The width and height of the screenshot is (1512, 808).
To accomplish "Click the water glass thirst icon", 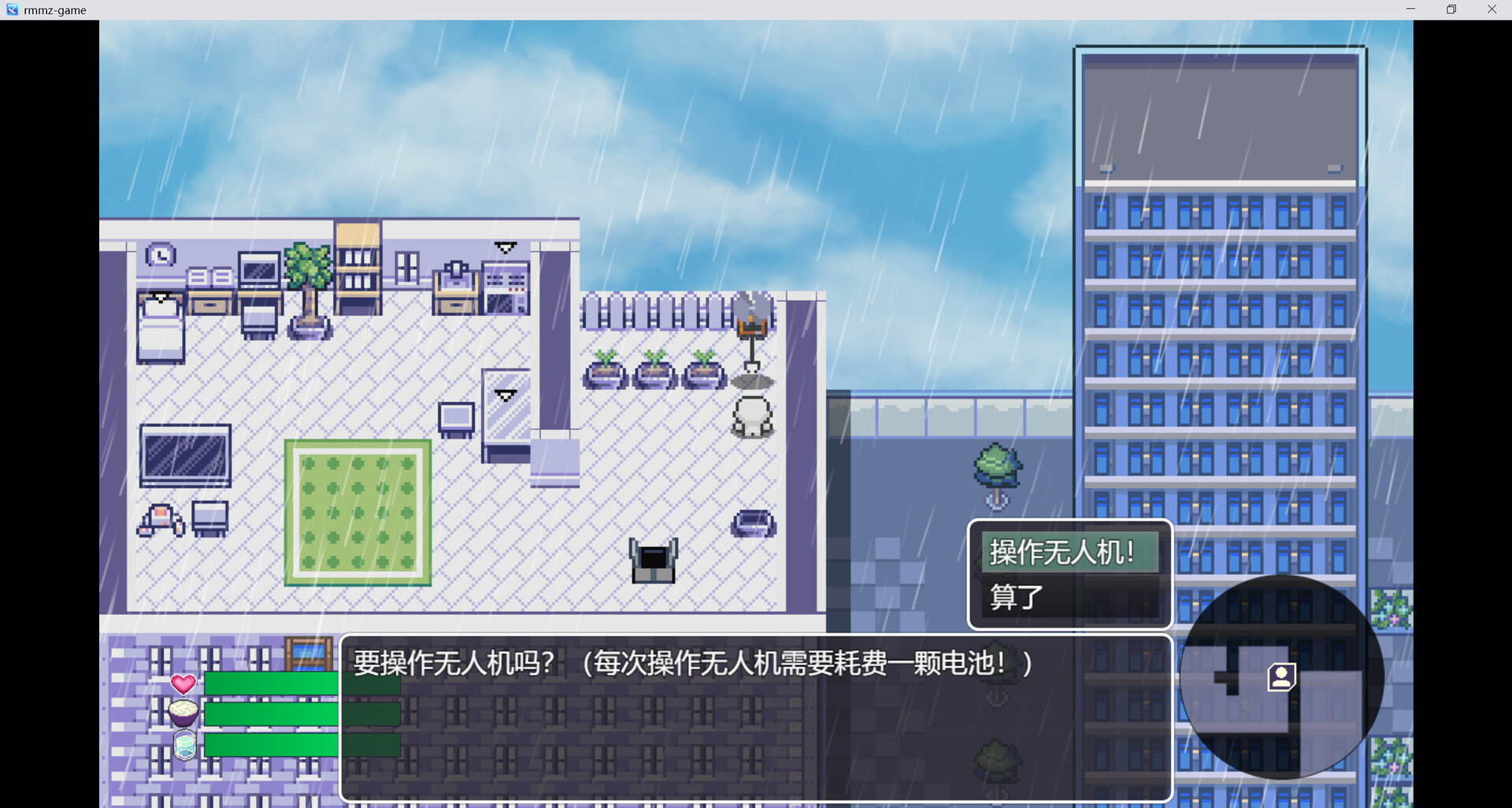I will point(184,743).
